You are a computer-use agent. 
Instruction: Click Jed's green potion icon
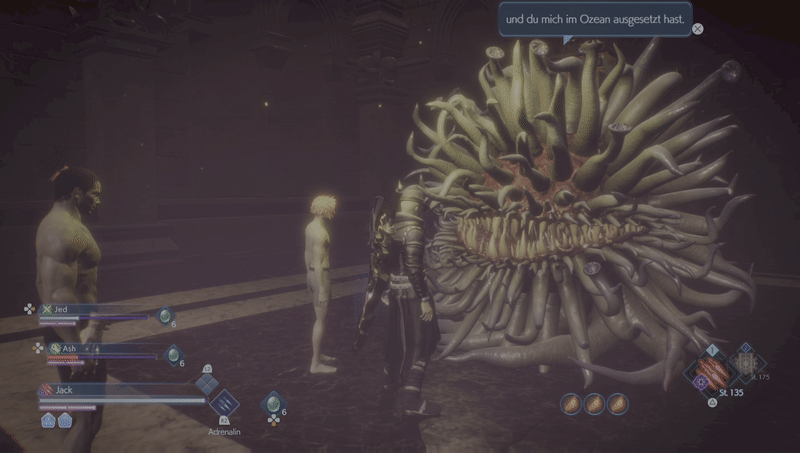tap(165, 315)
